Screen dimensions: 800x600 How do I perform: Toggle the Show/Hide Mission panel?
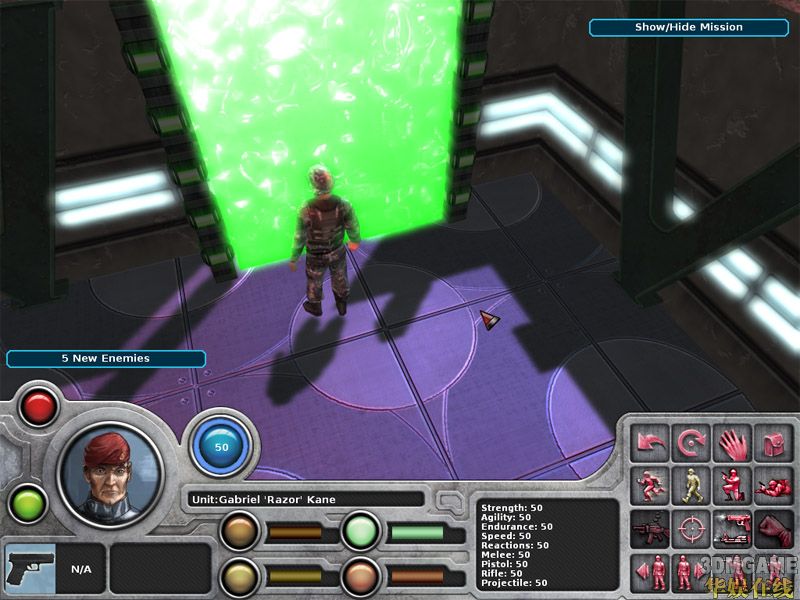[688, 28]
